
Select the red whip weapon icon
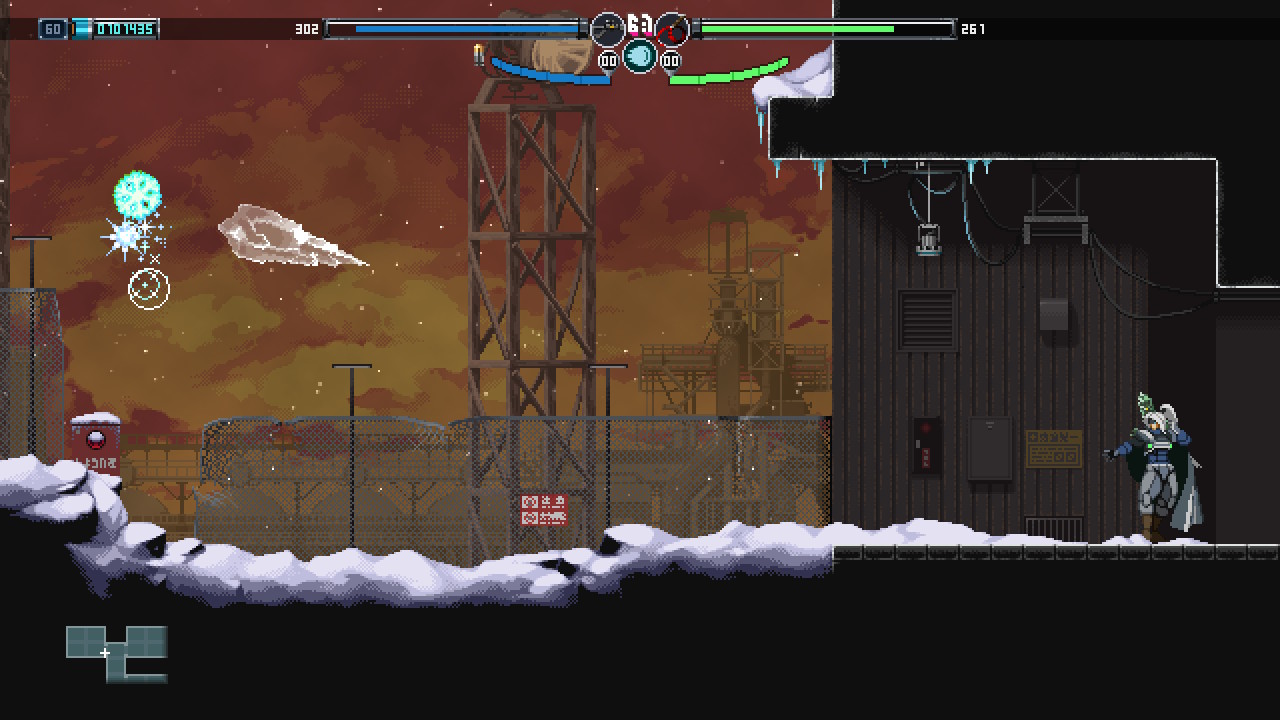pyautogui.click(x=673, y=29)
